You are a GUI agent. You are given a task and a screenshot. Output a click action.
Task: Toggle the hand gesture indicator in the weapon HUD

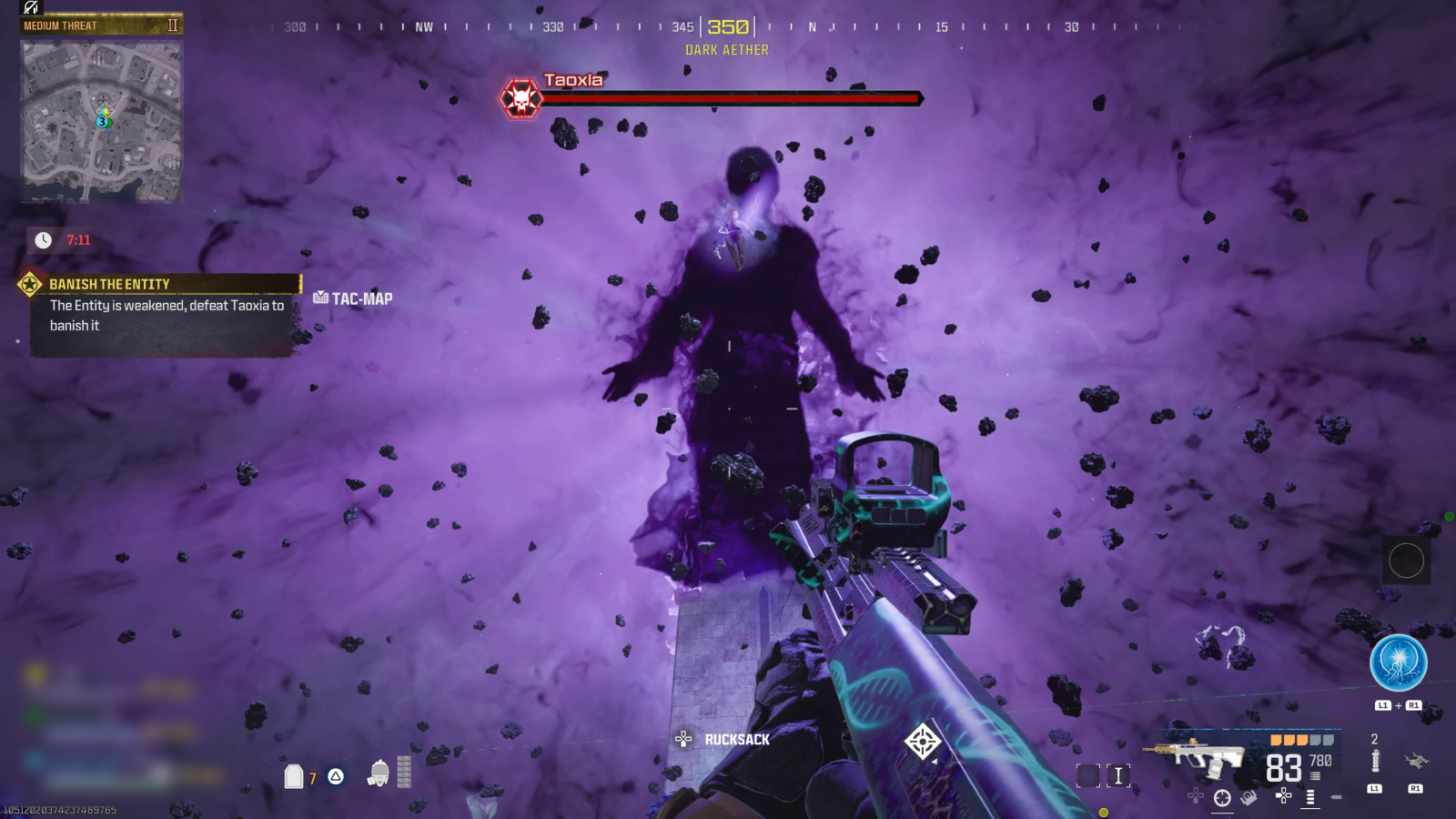(x=1248, y=797)
